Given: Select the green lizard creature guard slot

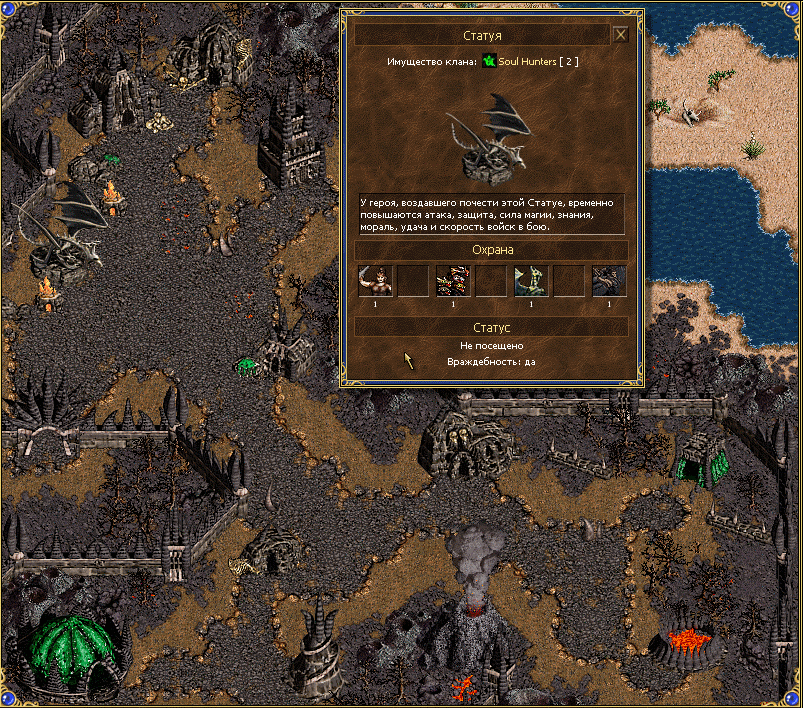Looking at the screenshot, I should [x=530, y=281].
